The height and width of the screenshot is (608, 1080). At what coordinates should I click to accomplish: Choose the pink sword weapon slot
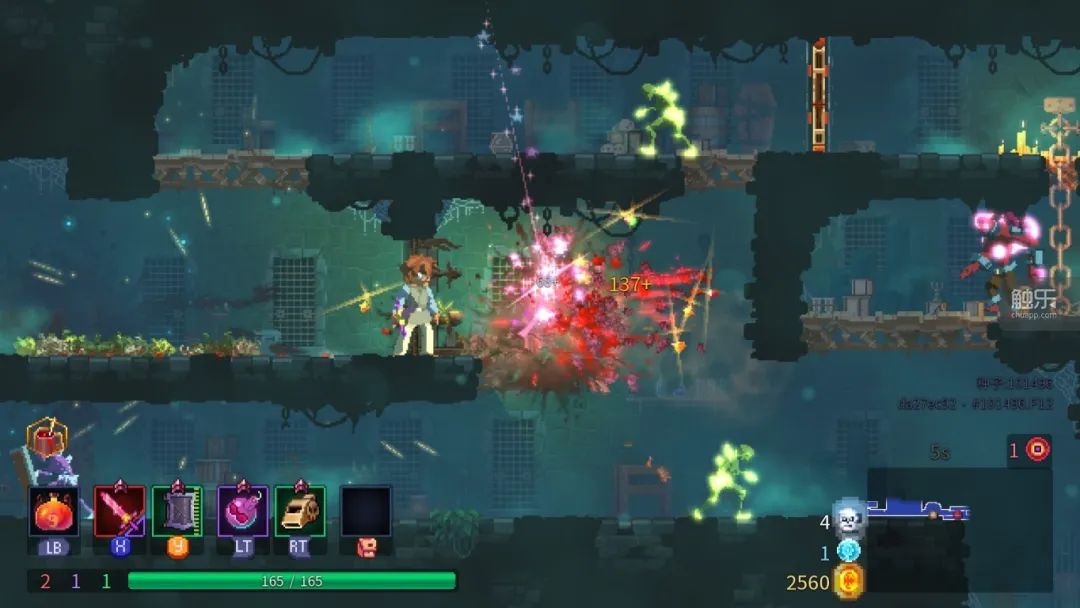coord(120,512)
